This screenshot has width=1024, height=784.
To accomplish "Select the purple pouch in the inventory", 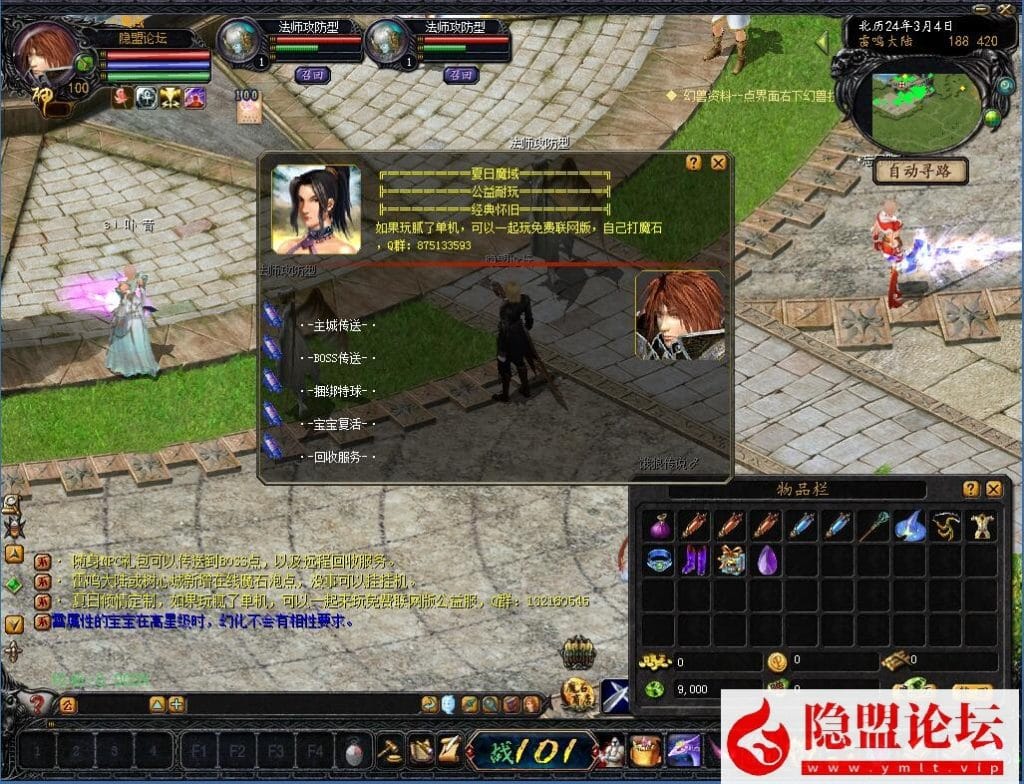I will pyautogui.click(x=660, y=525).
